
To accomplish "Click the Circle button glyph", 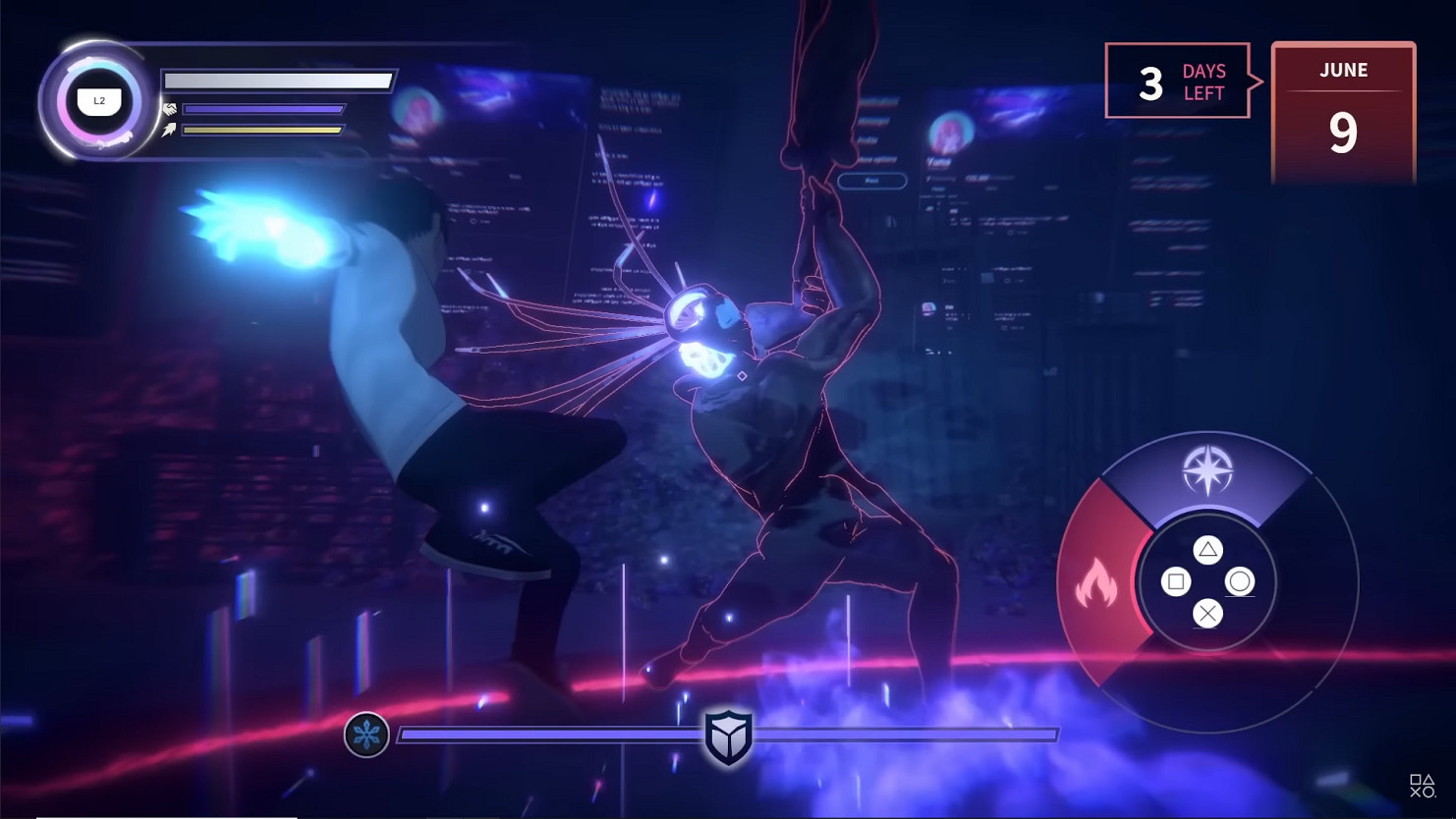I will (1240, 583).
